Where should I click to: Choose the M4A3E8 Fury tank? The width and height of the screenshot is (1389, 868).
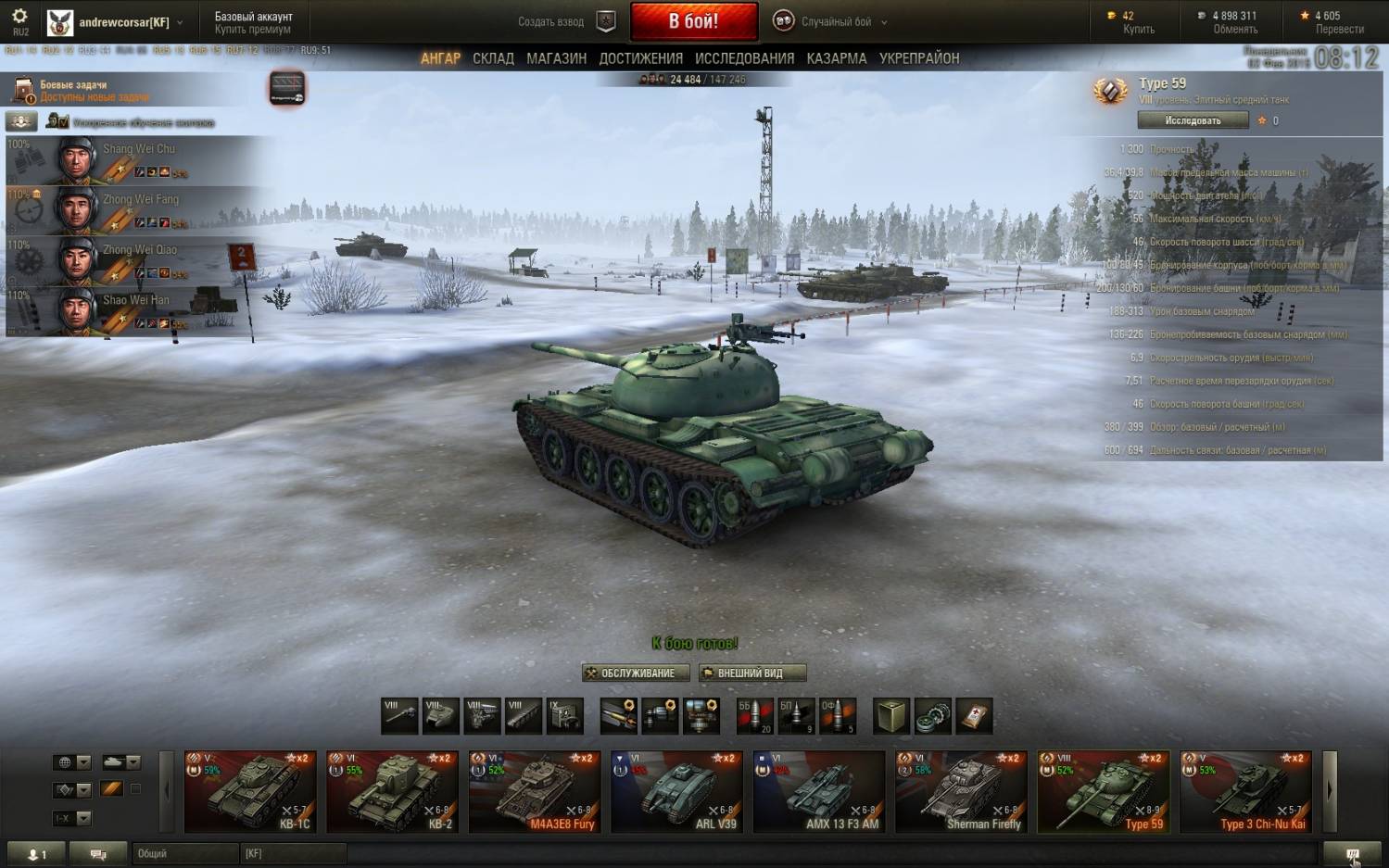point(535,791)
